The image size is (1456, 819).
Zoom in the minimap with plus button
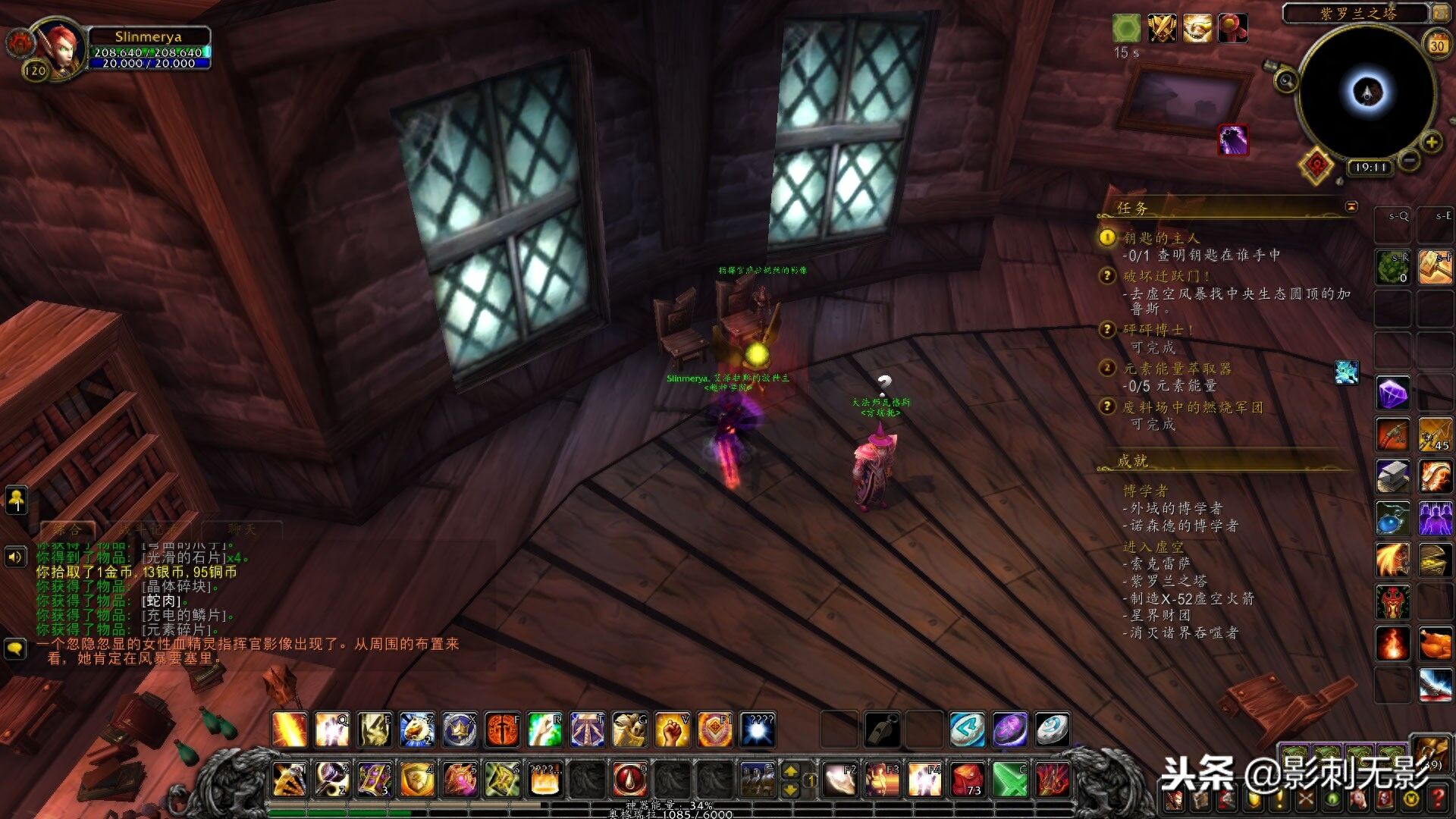1431,142
